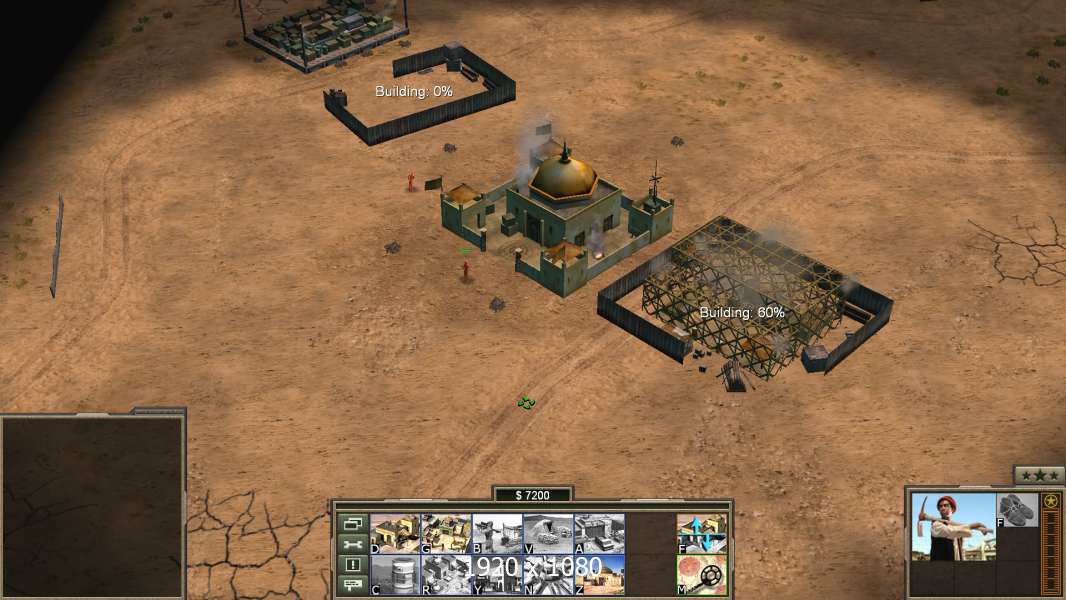Image resolution: width=1066 pixels, height=600 pixels.
Task: Click the wrench button
Action: click(352, 544)
